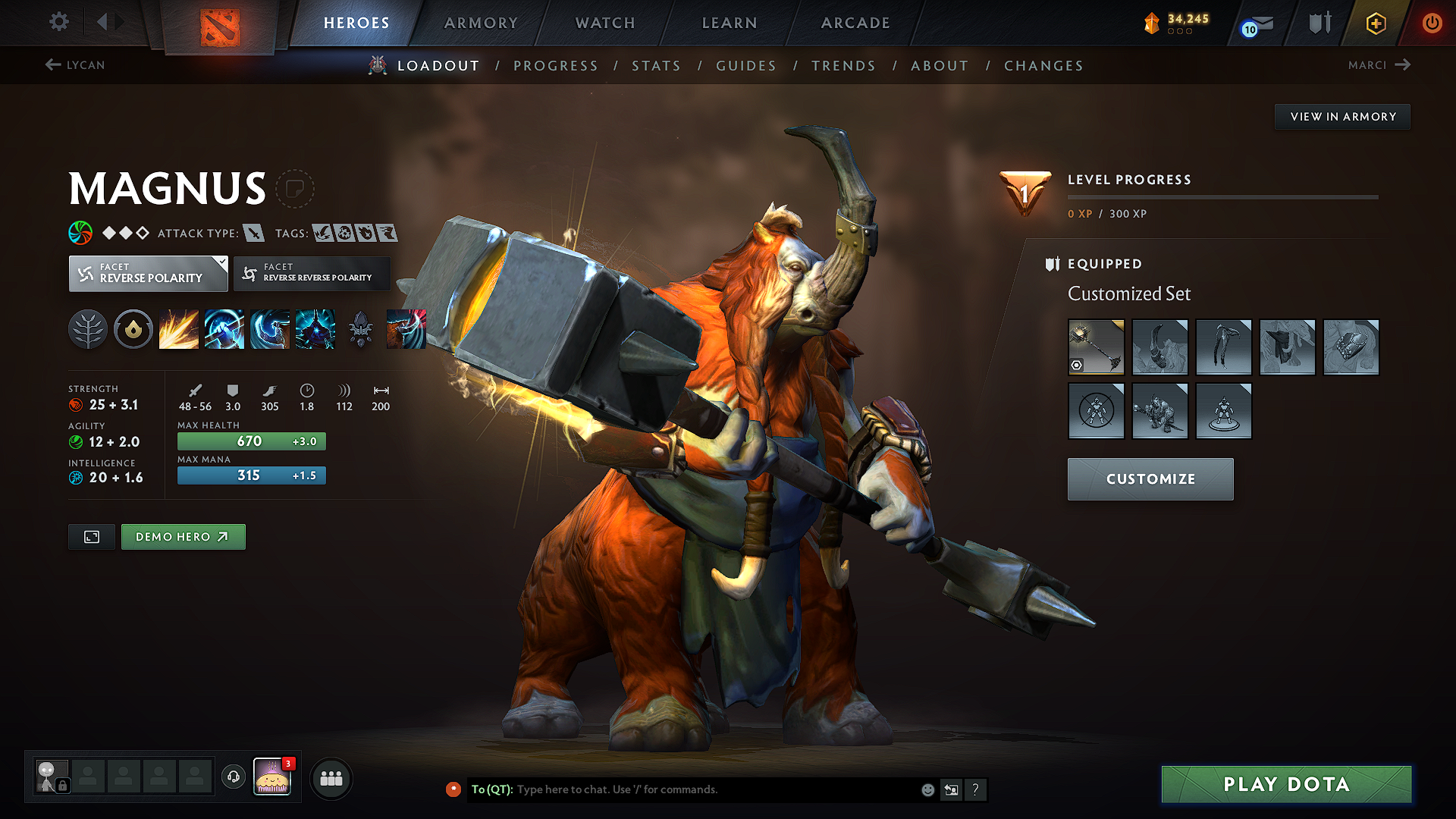
Task: Select the hammer weapon thumbnail in Customized Set
Action: click(x=1096, y=347)
